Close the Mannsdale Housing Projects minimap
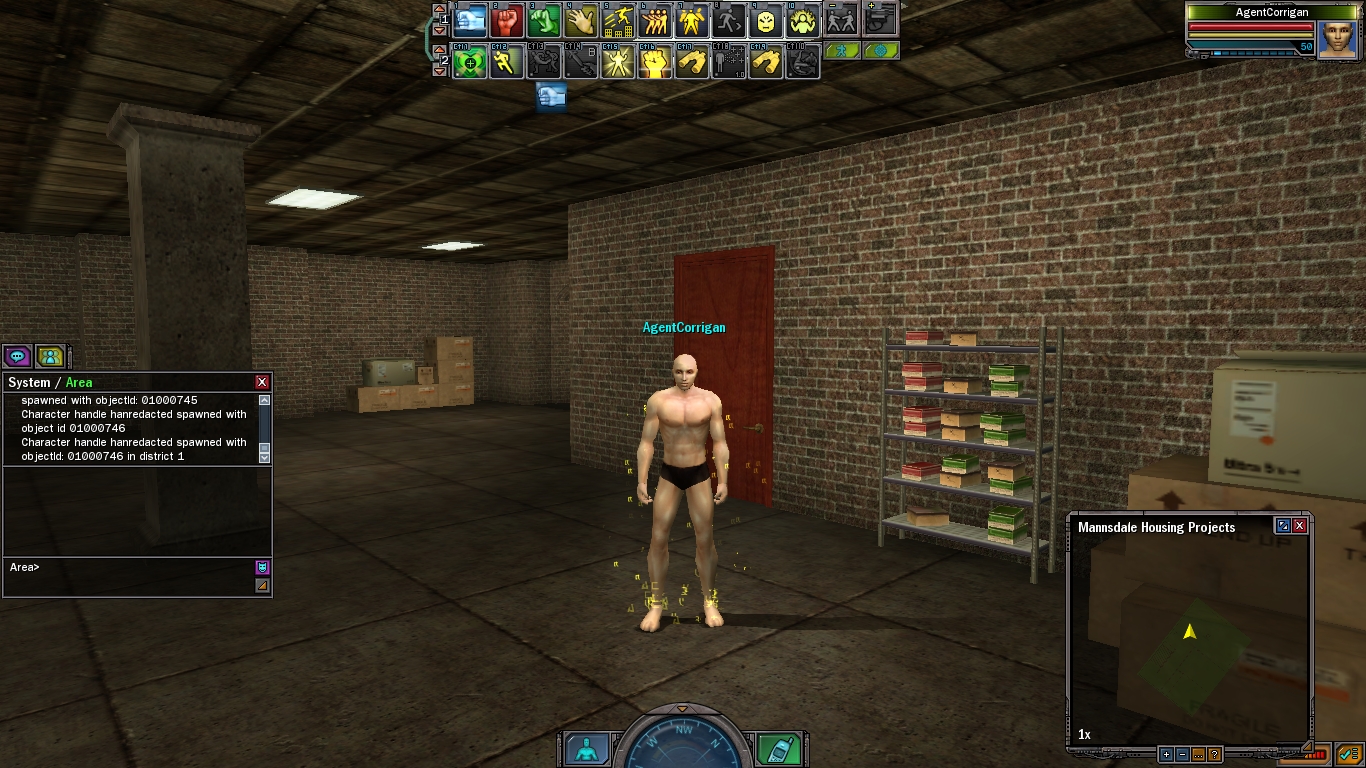 click(1300, 526)
